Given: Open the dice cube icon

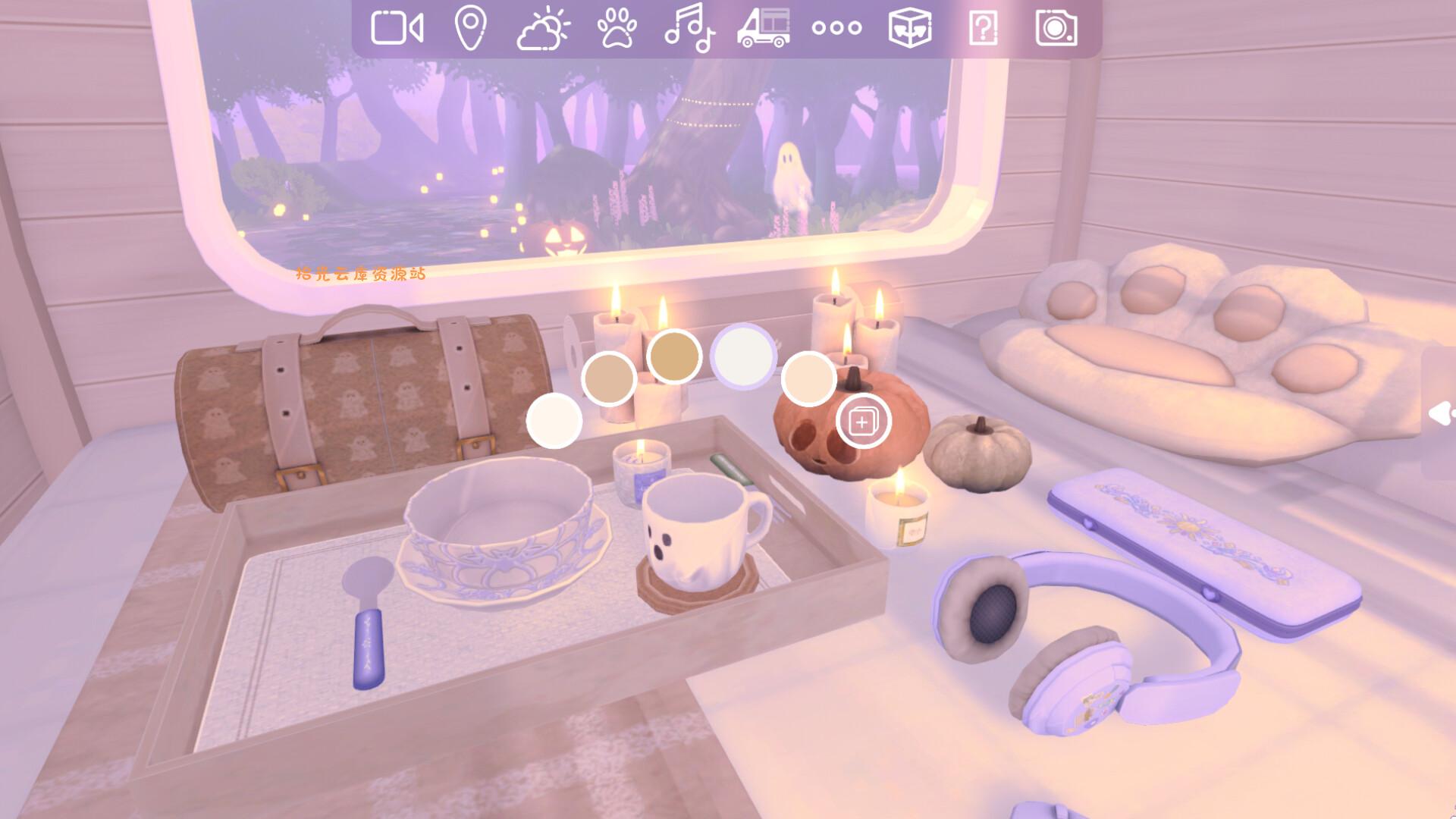Looking at the screenshot, I should (911, 29).
